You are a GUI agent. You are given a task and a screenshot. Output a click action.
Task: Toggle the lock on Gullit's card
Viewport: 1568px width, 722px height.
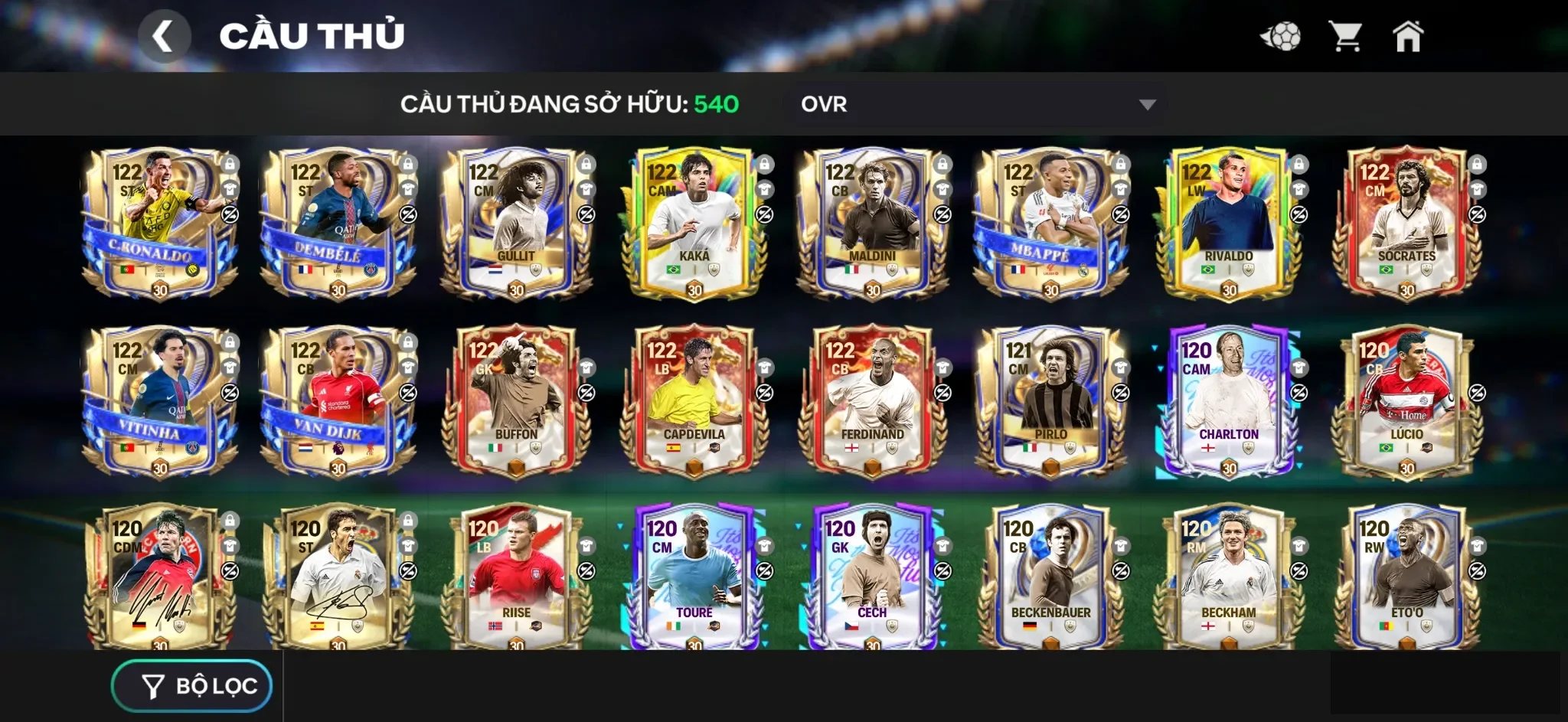(x=586, y=165)
